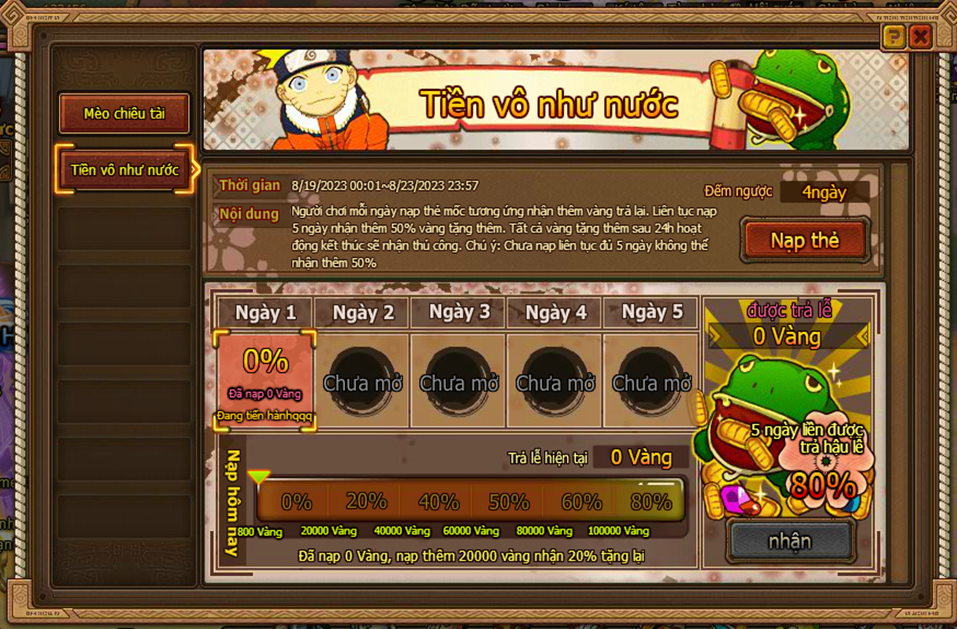This screenshot has width=957, height=629.
Task: Claim reward with the nhận button
Action: click(x=790, y=541)
